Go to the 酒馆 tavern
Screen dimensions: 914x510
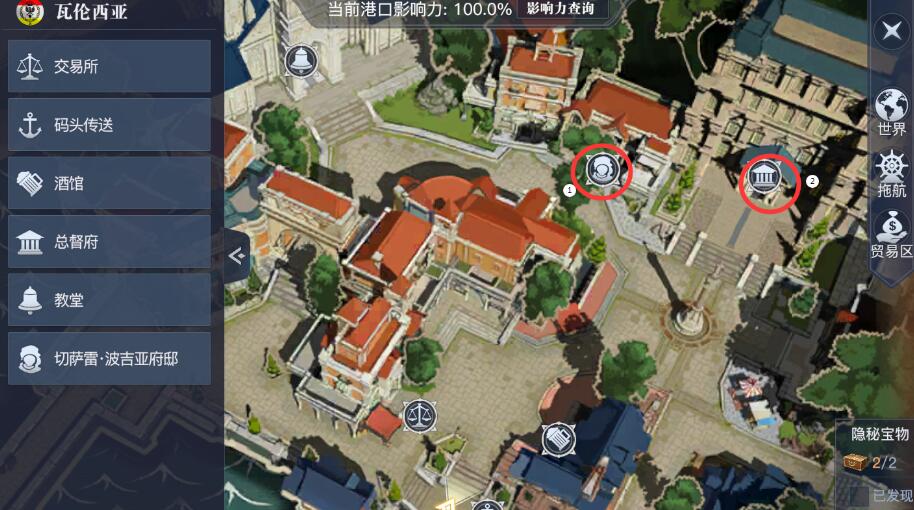109,183
